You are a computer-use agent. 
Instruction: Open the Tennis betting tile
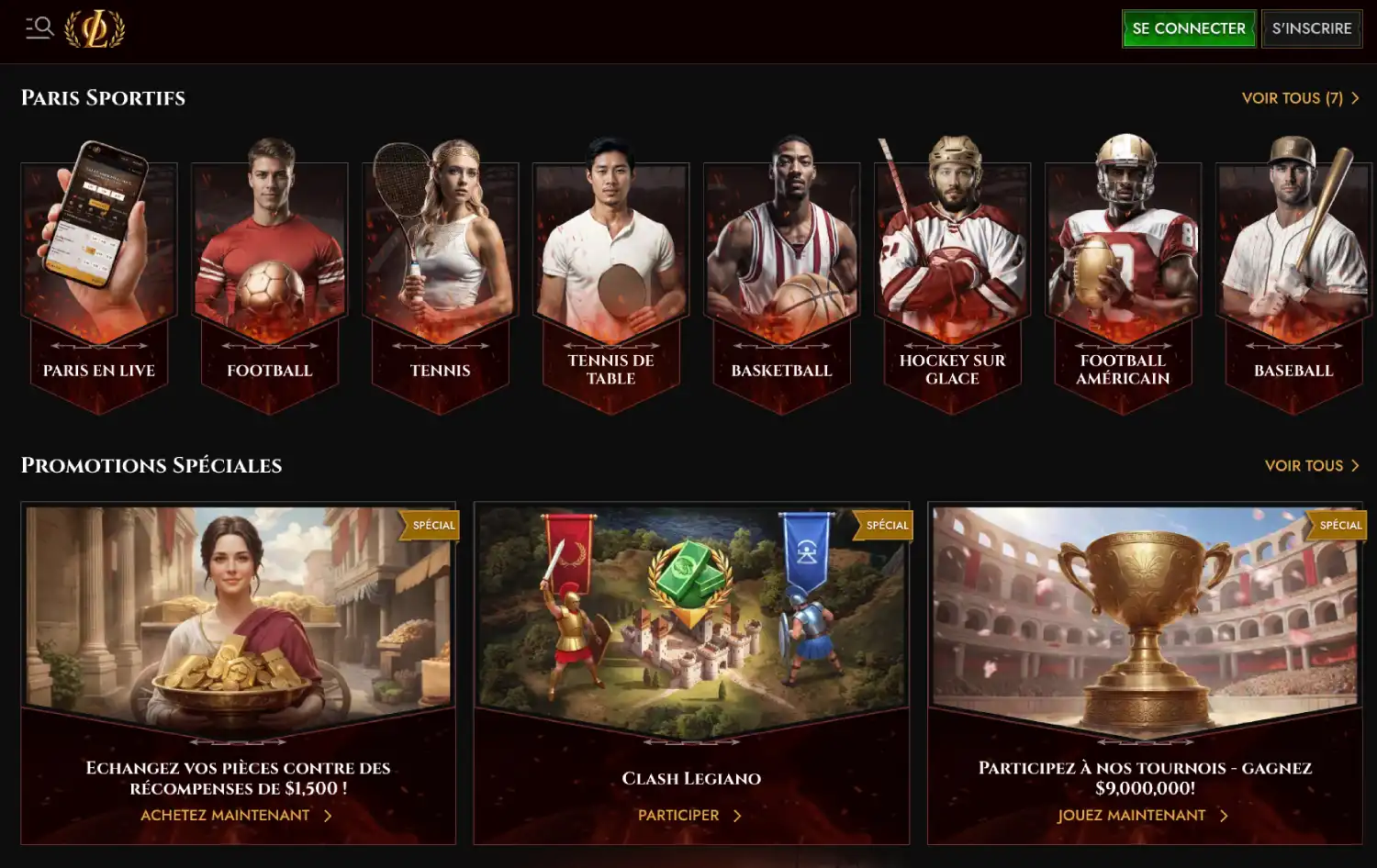pos(441,275)
